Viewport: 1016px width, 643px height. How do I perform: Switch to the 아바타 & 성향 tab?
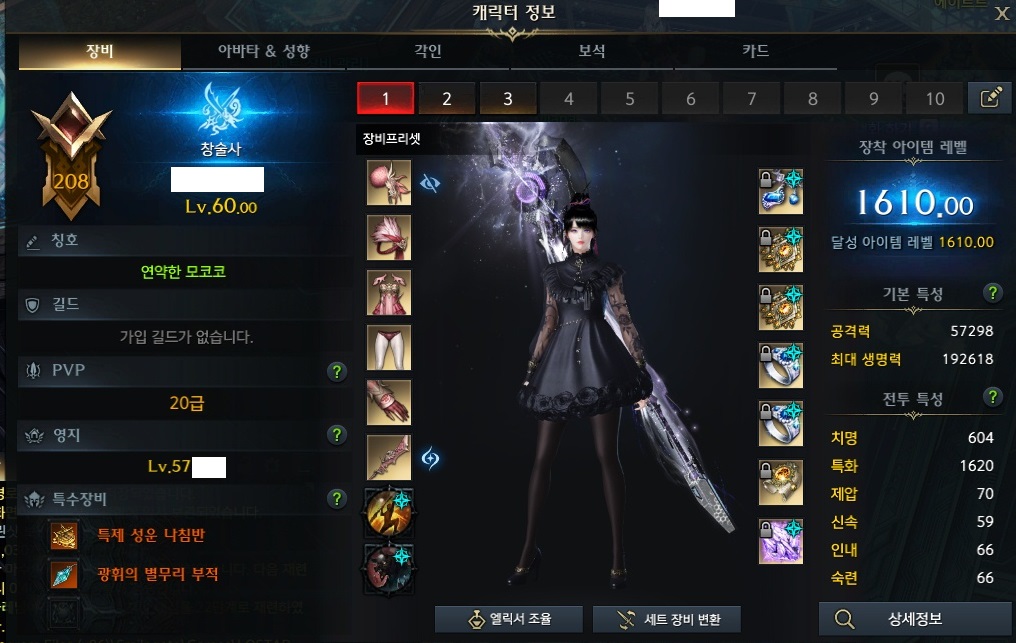264,52
